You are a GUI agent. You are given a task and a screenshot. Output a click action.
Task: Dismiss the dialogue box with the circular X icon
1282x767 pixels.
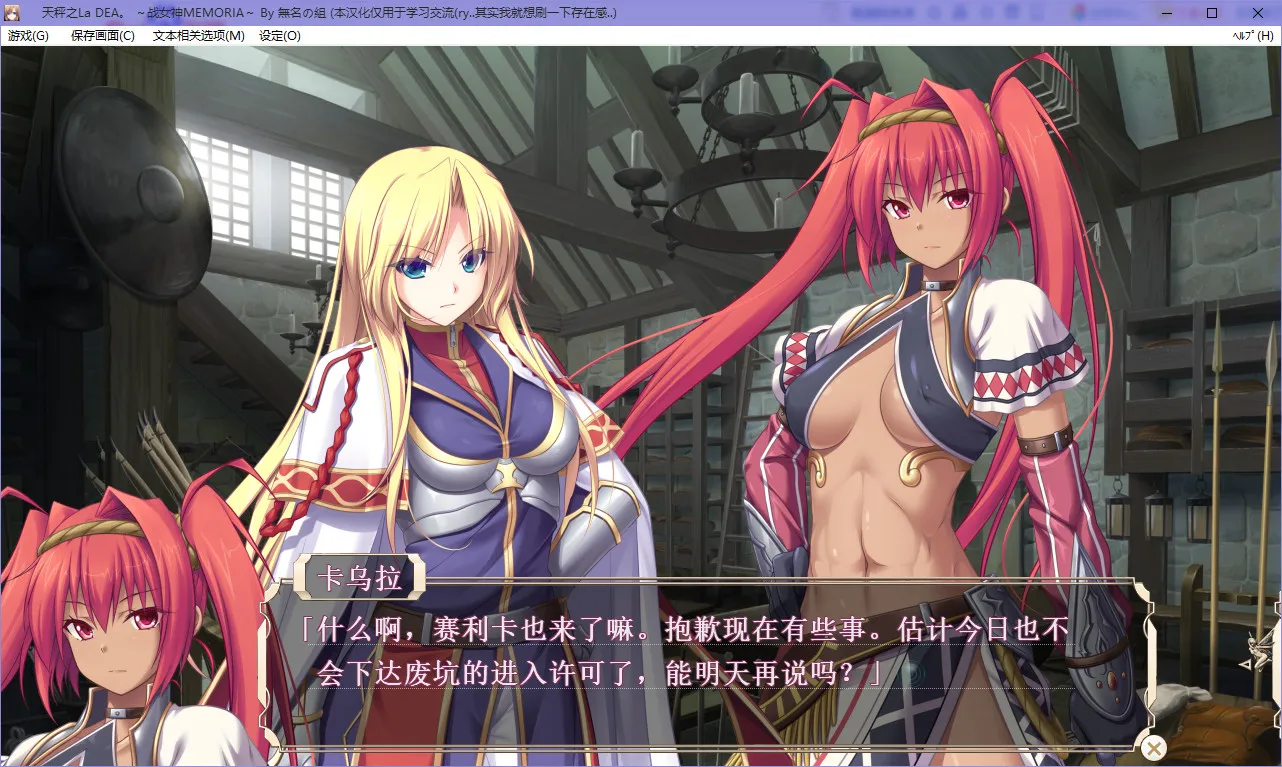point(1154,747)
